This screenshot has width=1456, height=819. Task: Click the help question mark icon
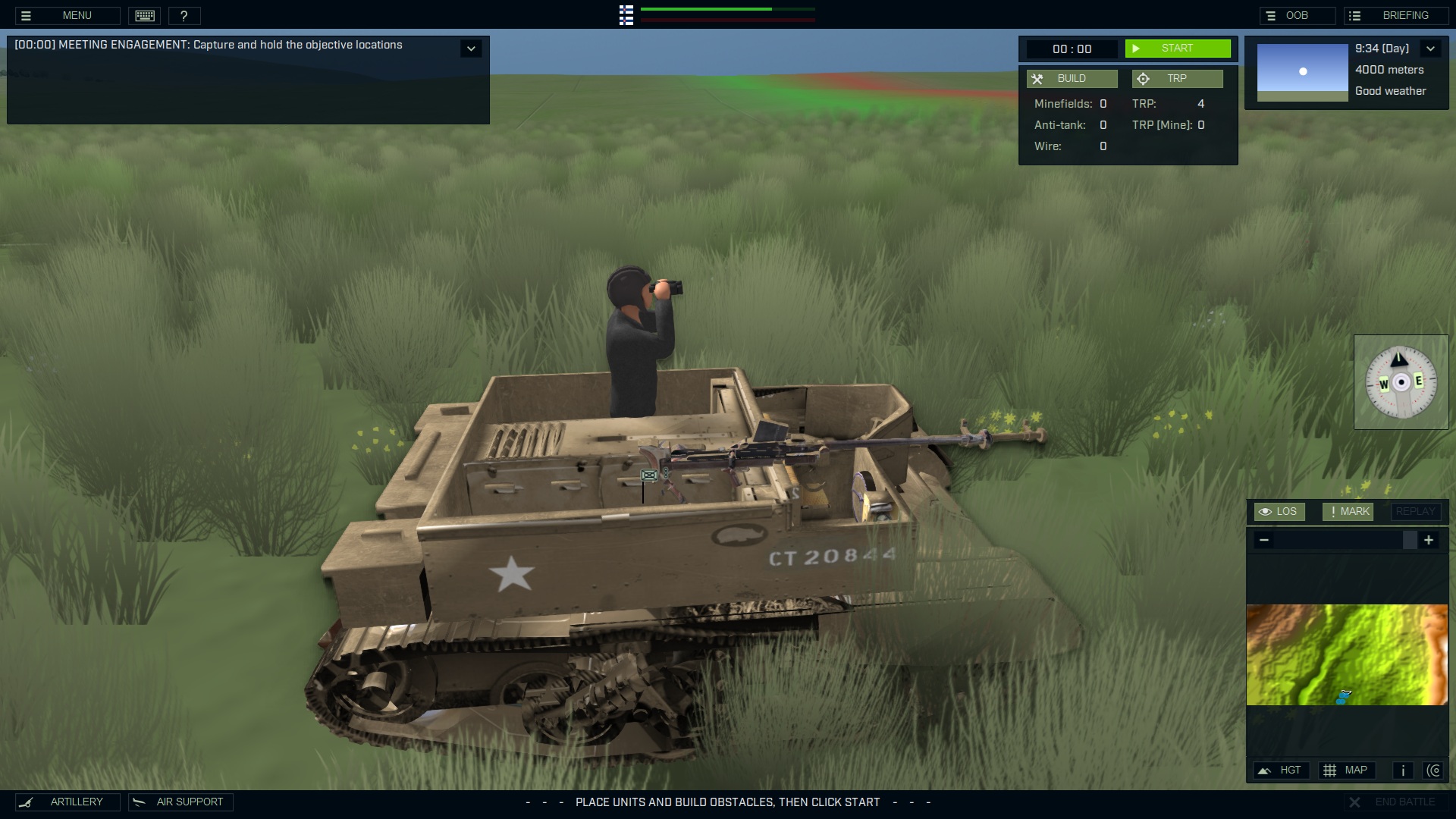(x=185, y=15)
